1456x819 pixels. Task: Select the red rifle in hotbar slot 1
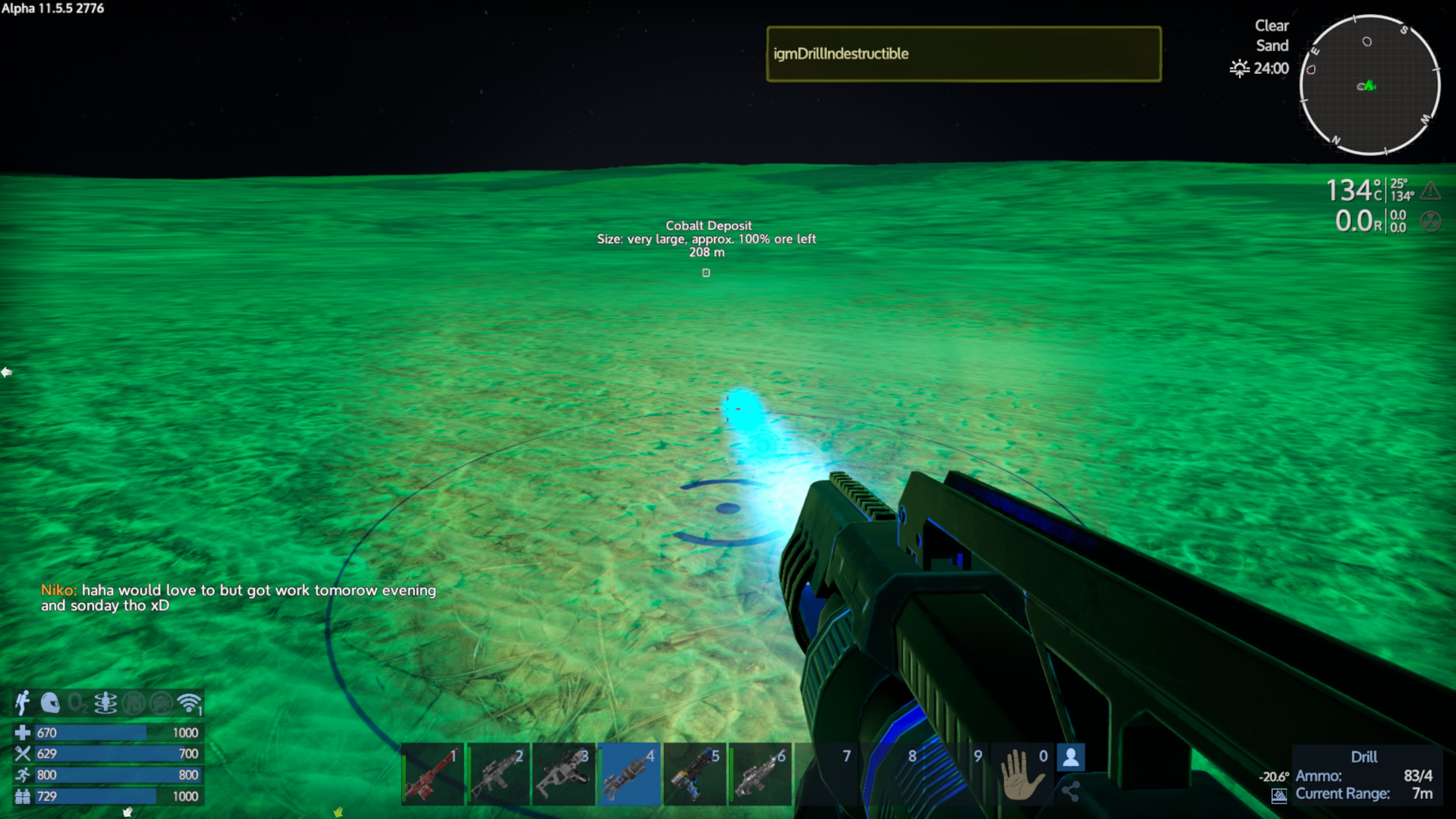pos(432,774)
